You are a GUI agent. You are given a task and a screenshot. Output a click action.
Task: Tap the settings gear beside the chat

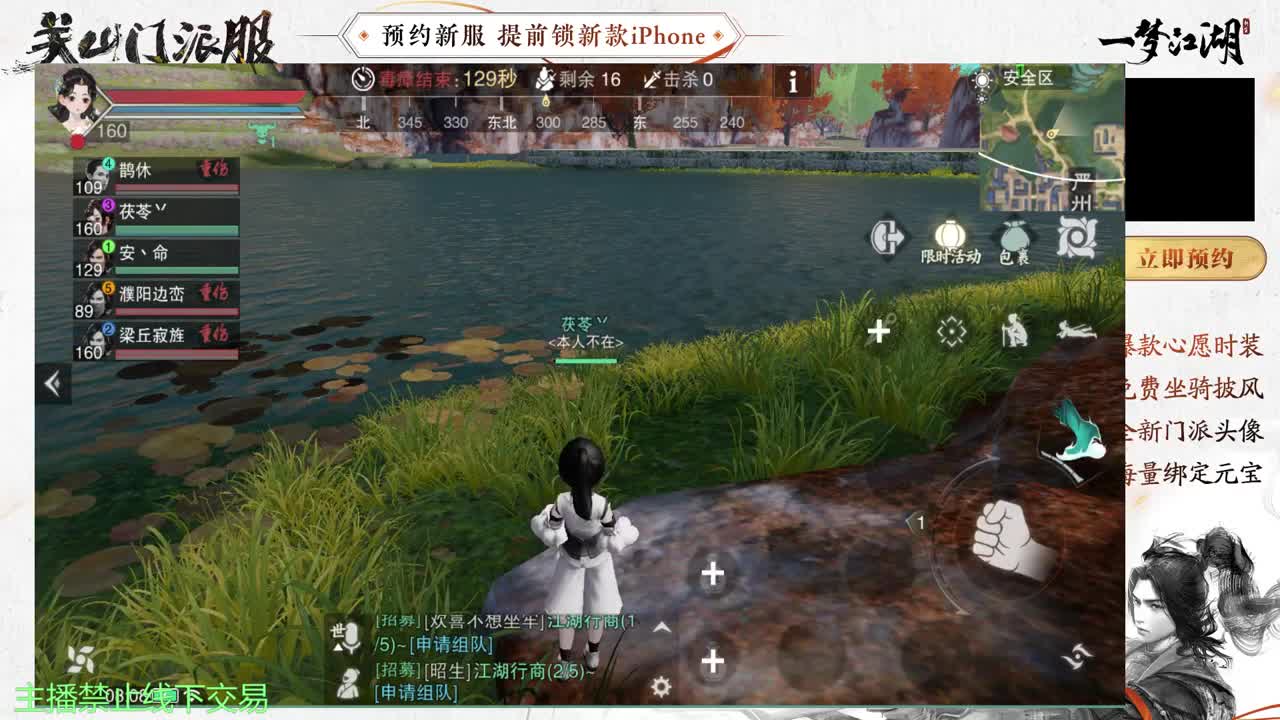(x=661, y=684)
